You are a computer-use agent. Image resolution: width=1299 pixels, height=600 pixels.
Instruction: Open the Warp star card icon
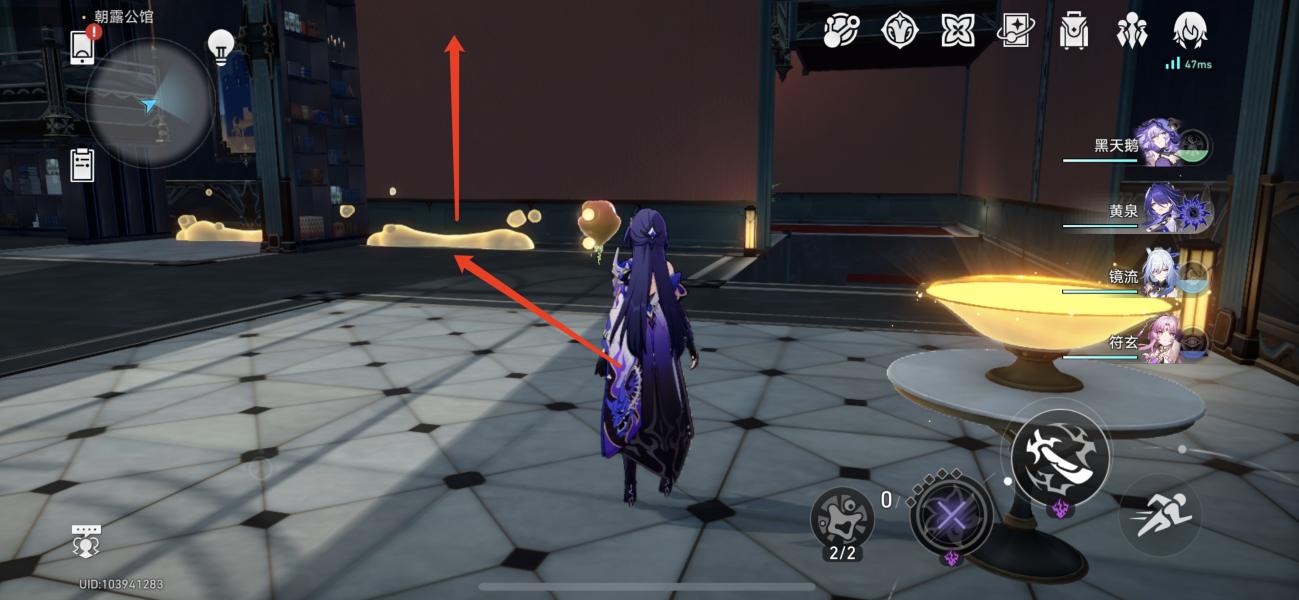click(x=1015, y=31)
